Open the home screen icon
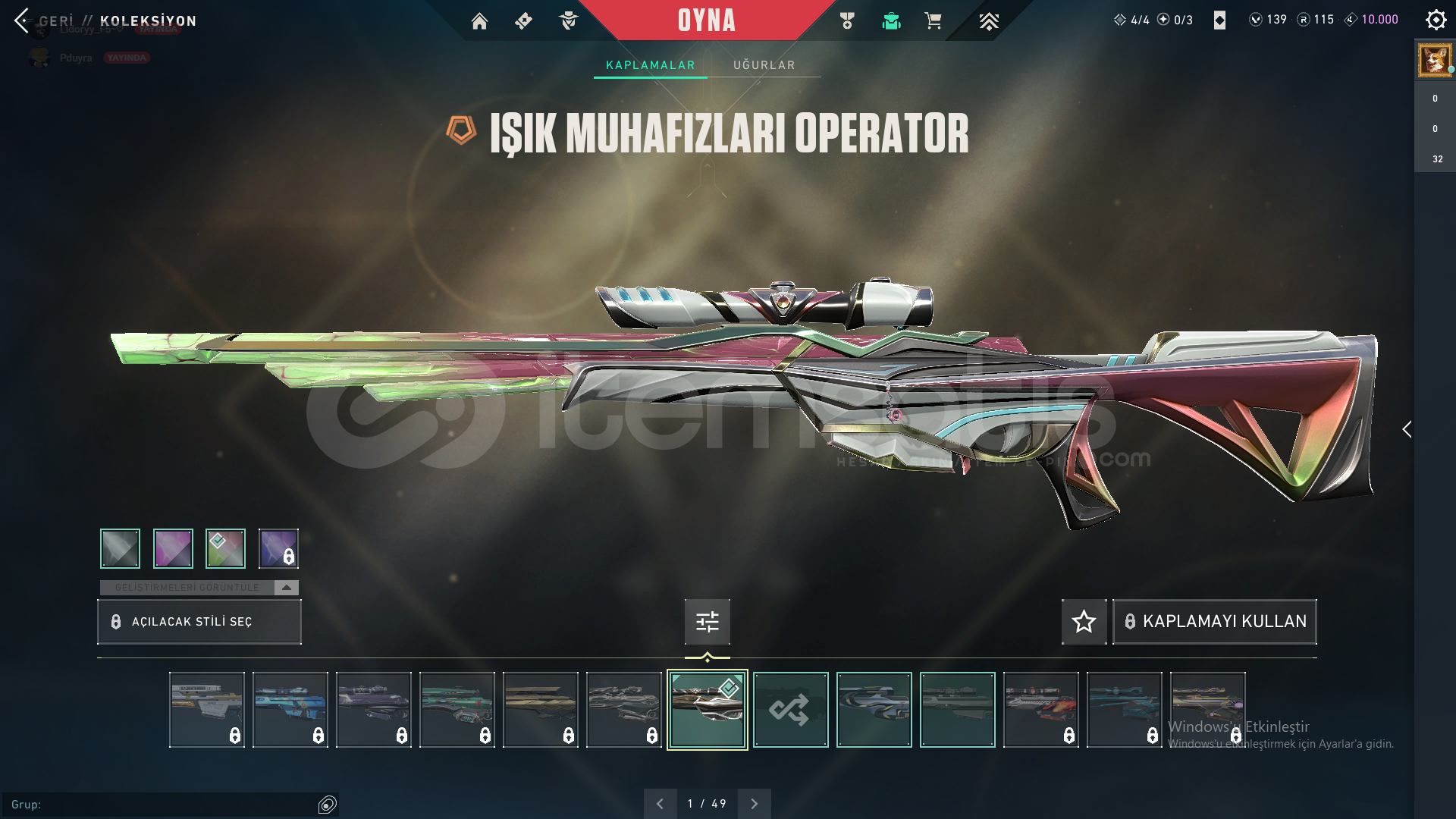 (x=479, y=21)
